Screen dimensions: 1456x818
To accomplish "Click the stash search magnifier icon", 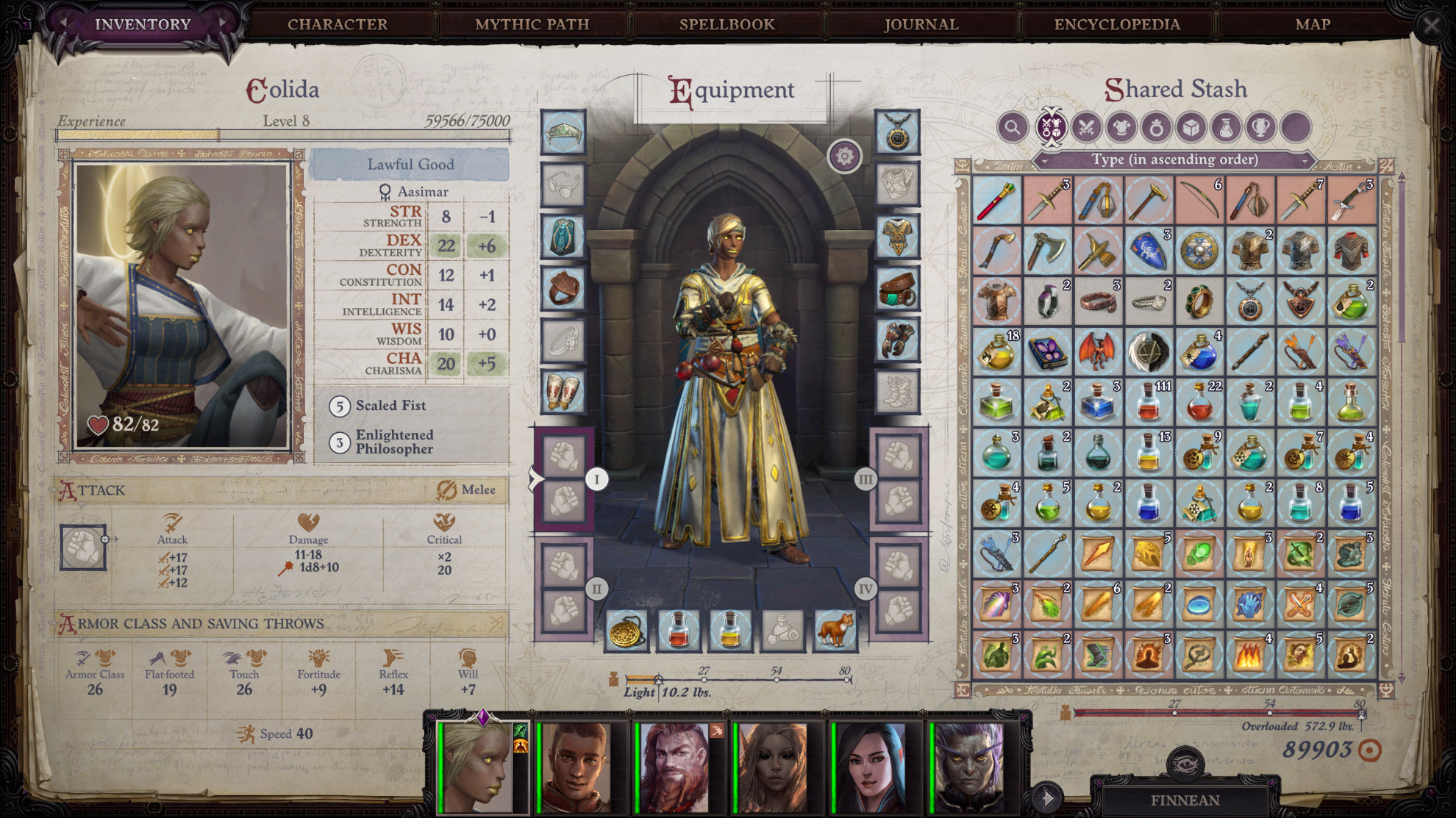I will [x=1013, y=127].
